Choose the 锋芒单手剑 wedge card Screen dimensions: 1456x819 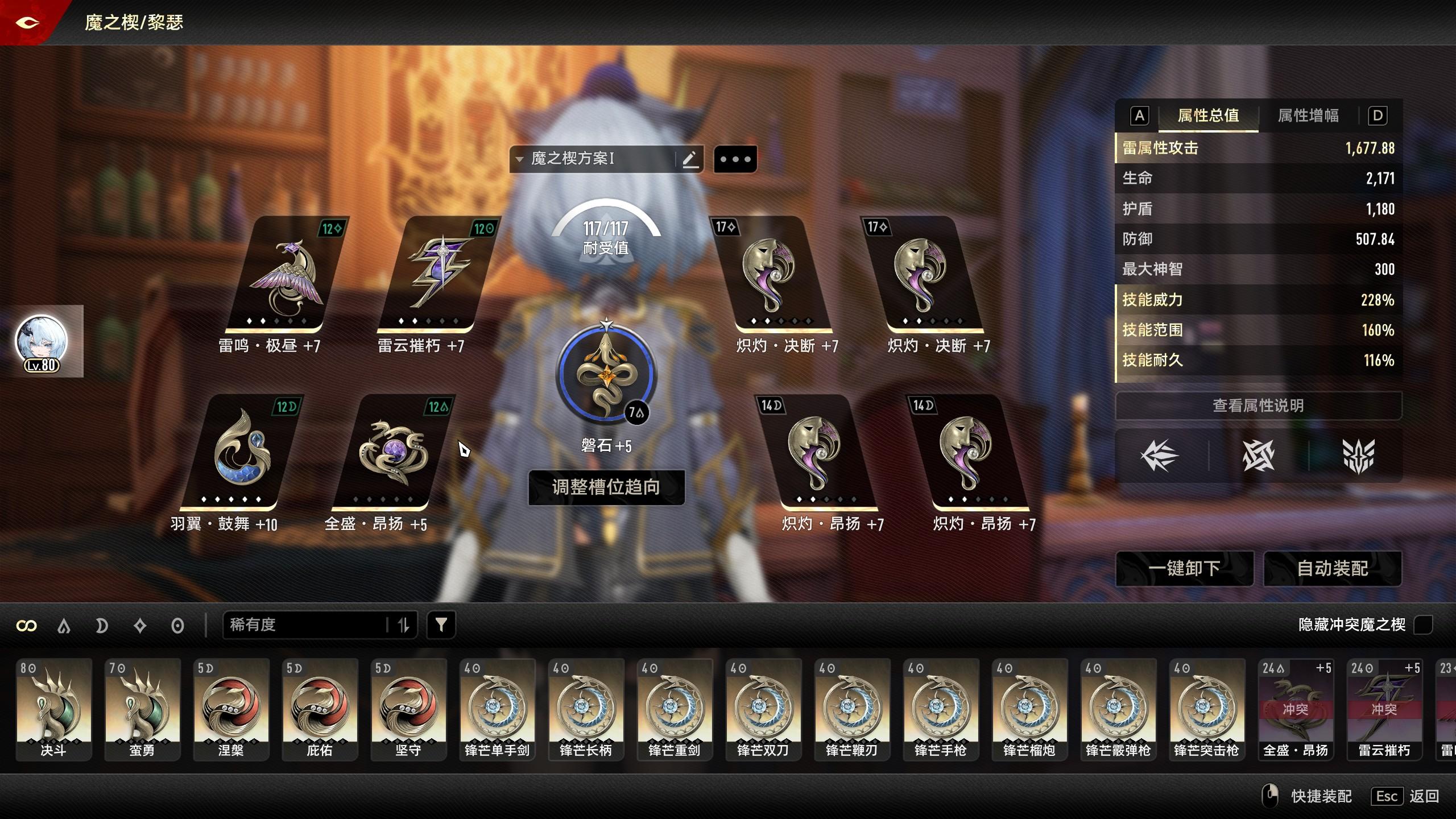497,709
